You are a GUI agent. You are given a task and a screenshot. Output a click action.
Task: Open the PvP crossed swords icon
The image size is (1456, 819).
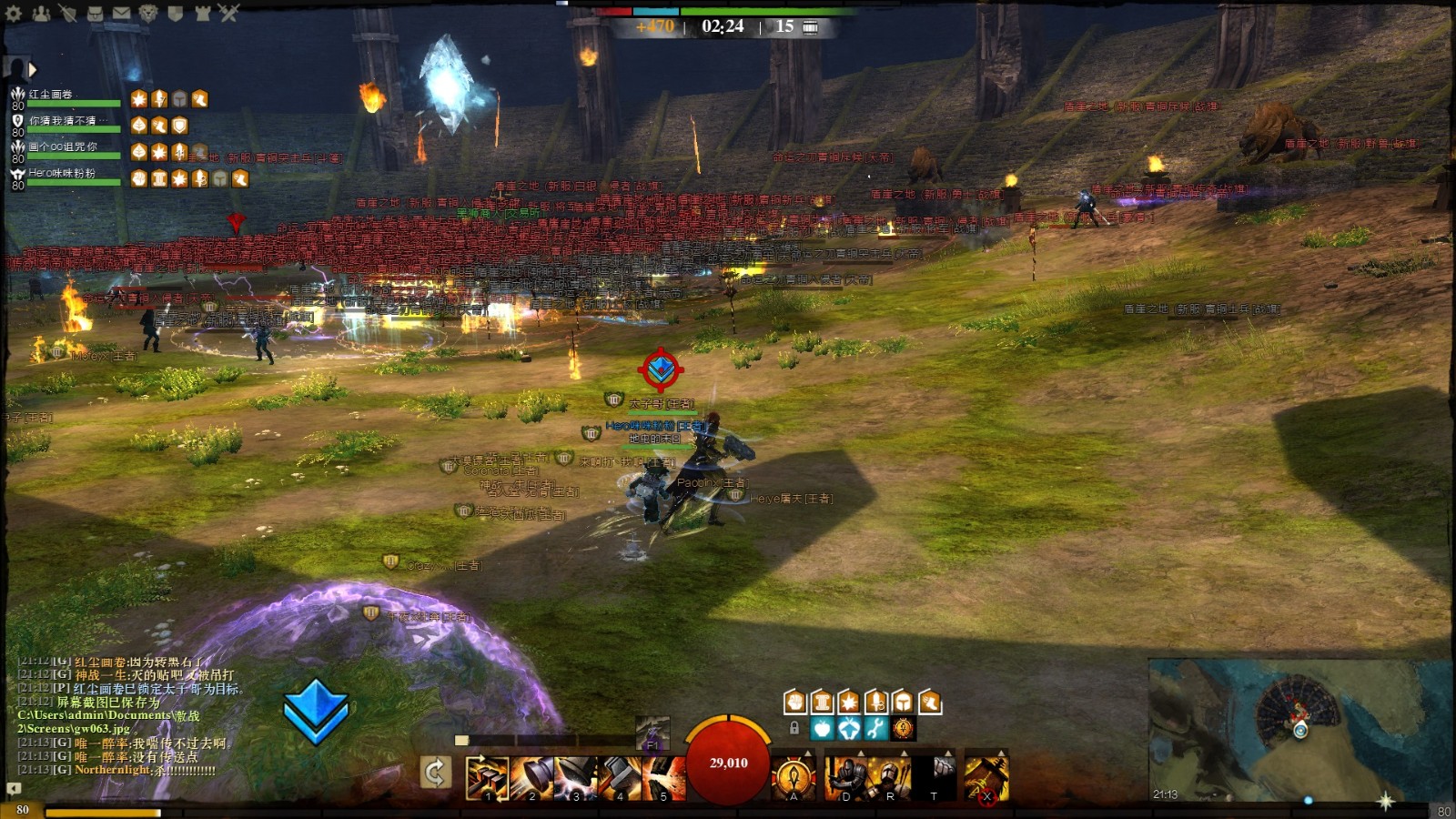[x=228, y=13]
